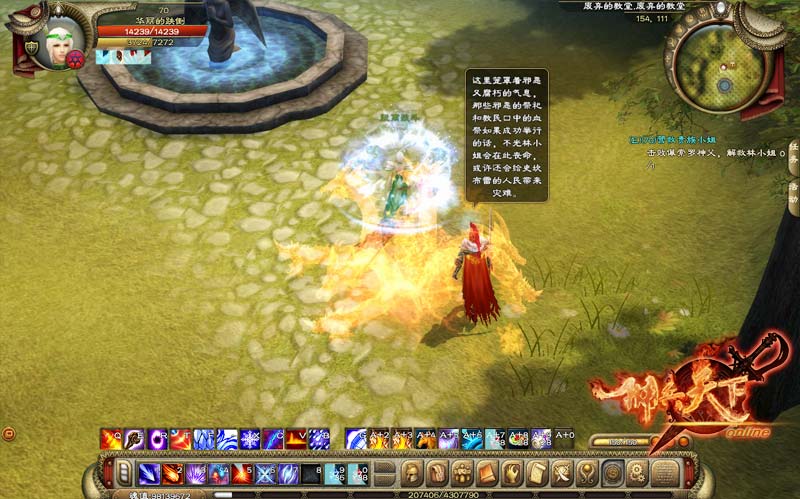
Task: Click the small round button at left edge
Action: (9, 433)
